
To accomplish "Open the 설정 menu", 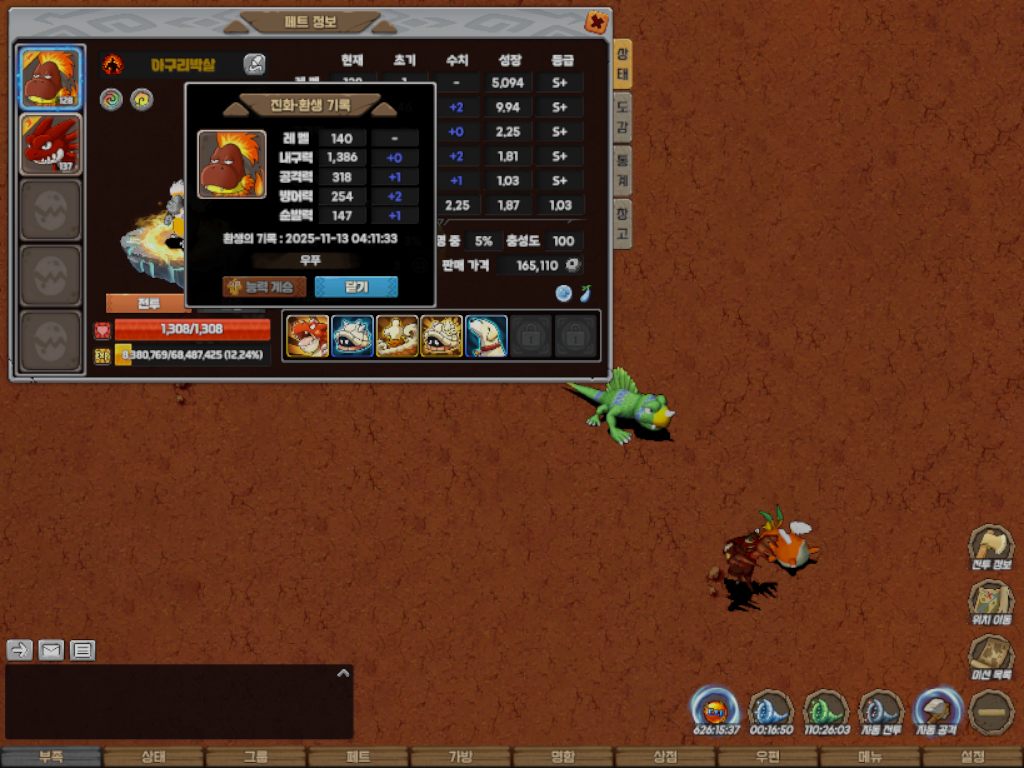I will 972,757.
